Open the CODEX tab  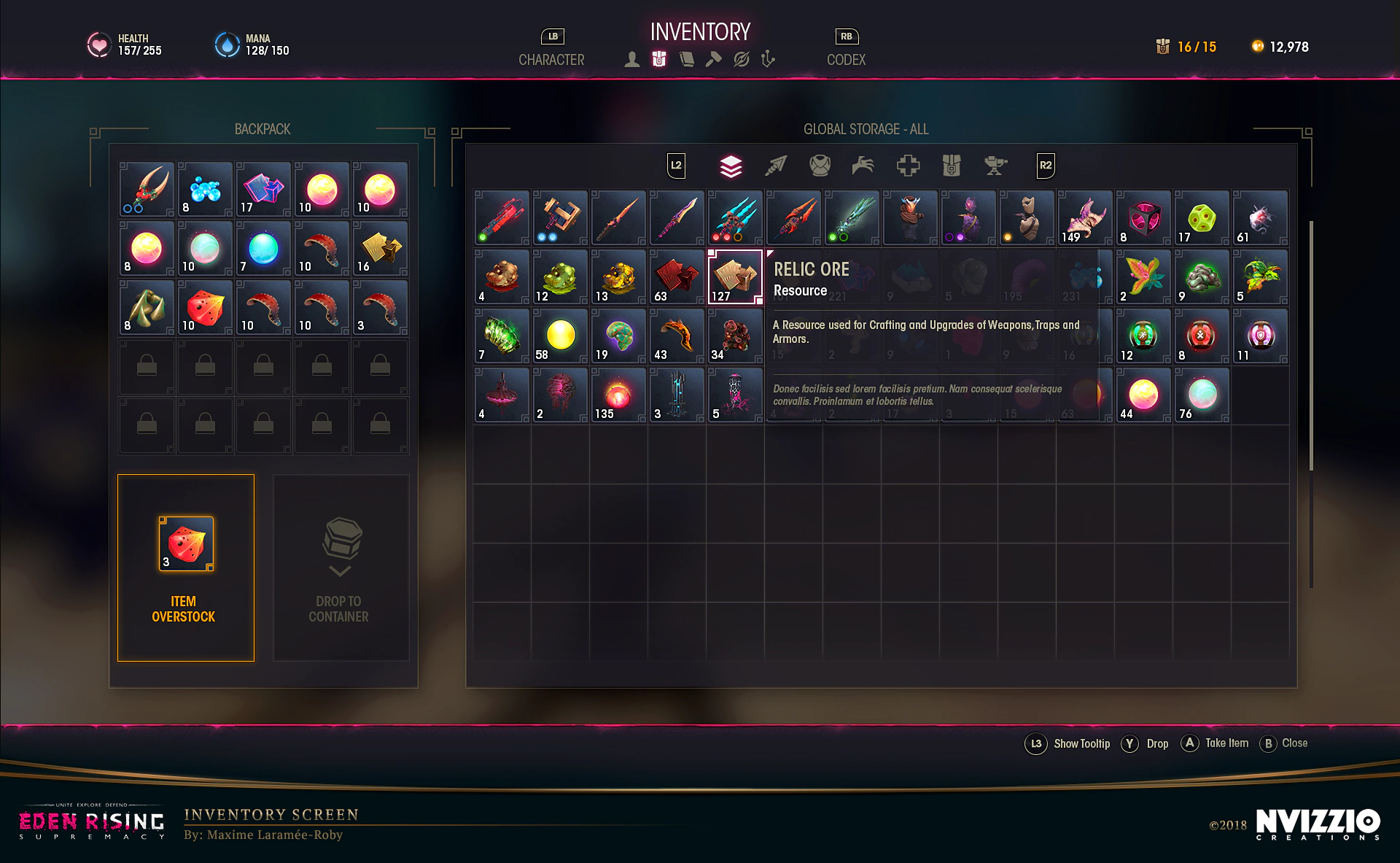[x=846, y=59]
